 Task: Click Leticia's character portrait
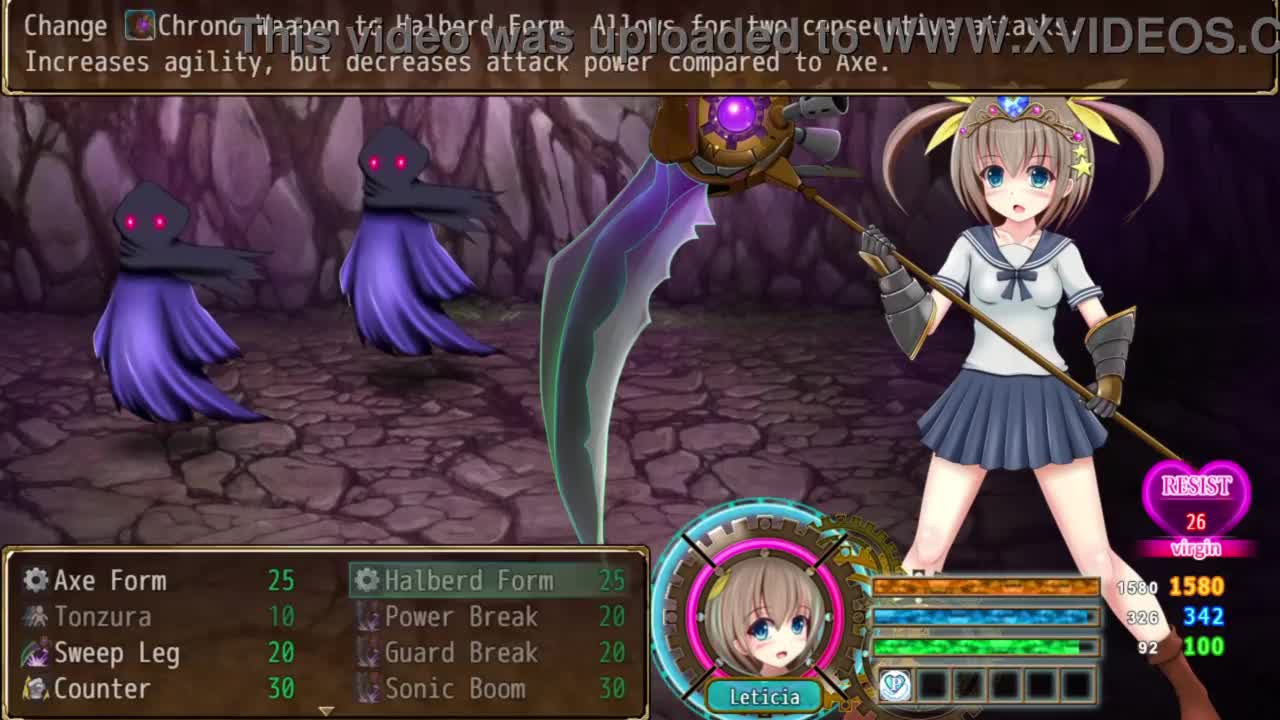click(765, 612)
